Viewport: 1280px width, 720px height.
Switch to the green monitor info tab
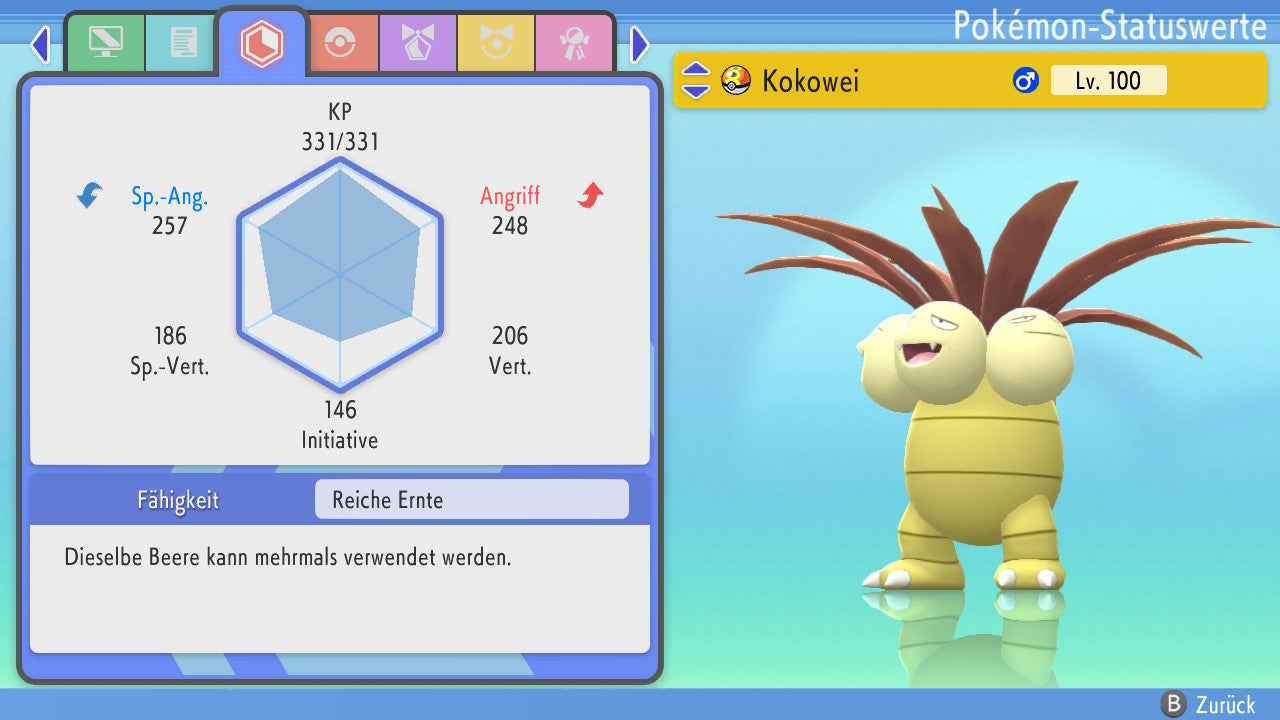[x=106, y=43]
